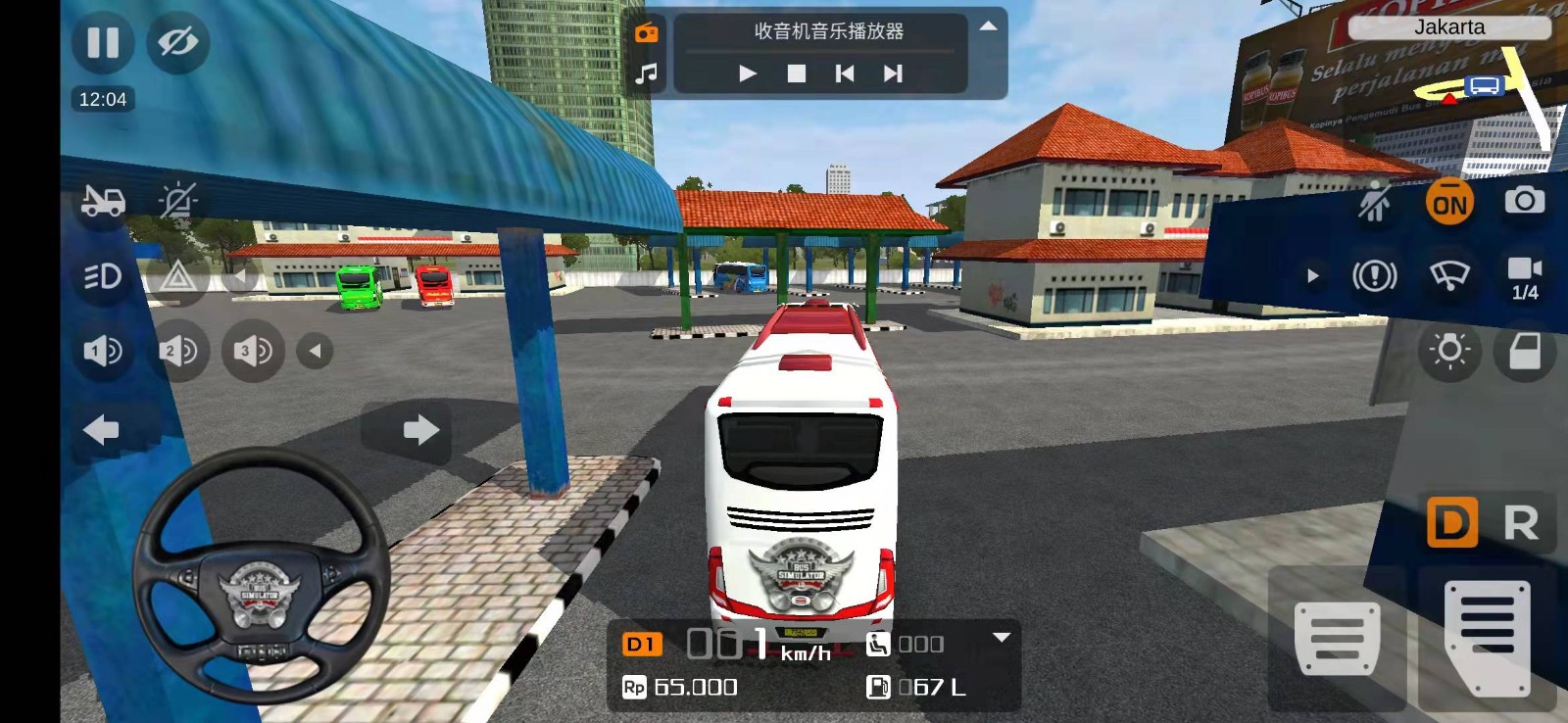1568x723 pixels.
Task: Activate the left turn signal arrow
Action: (102, 429)
